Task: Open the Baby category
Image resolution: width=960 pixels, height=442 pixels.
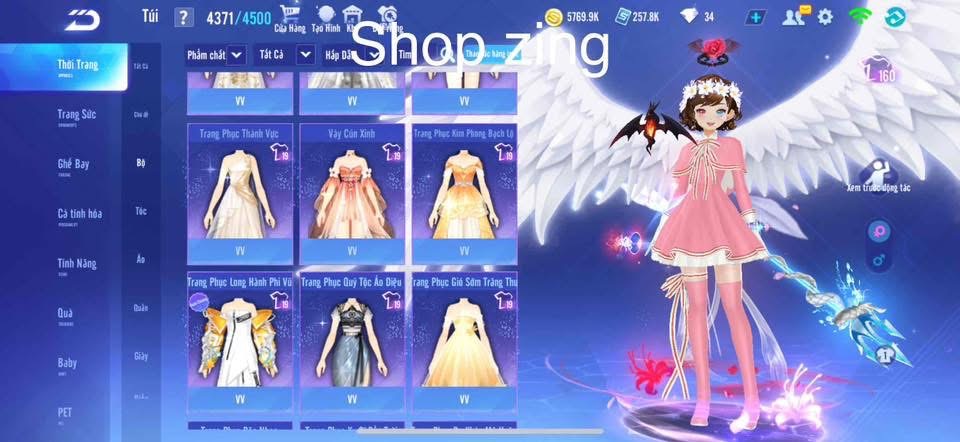Action: (x=67, y=364)
